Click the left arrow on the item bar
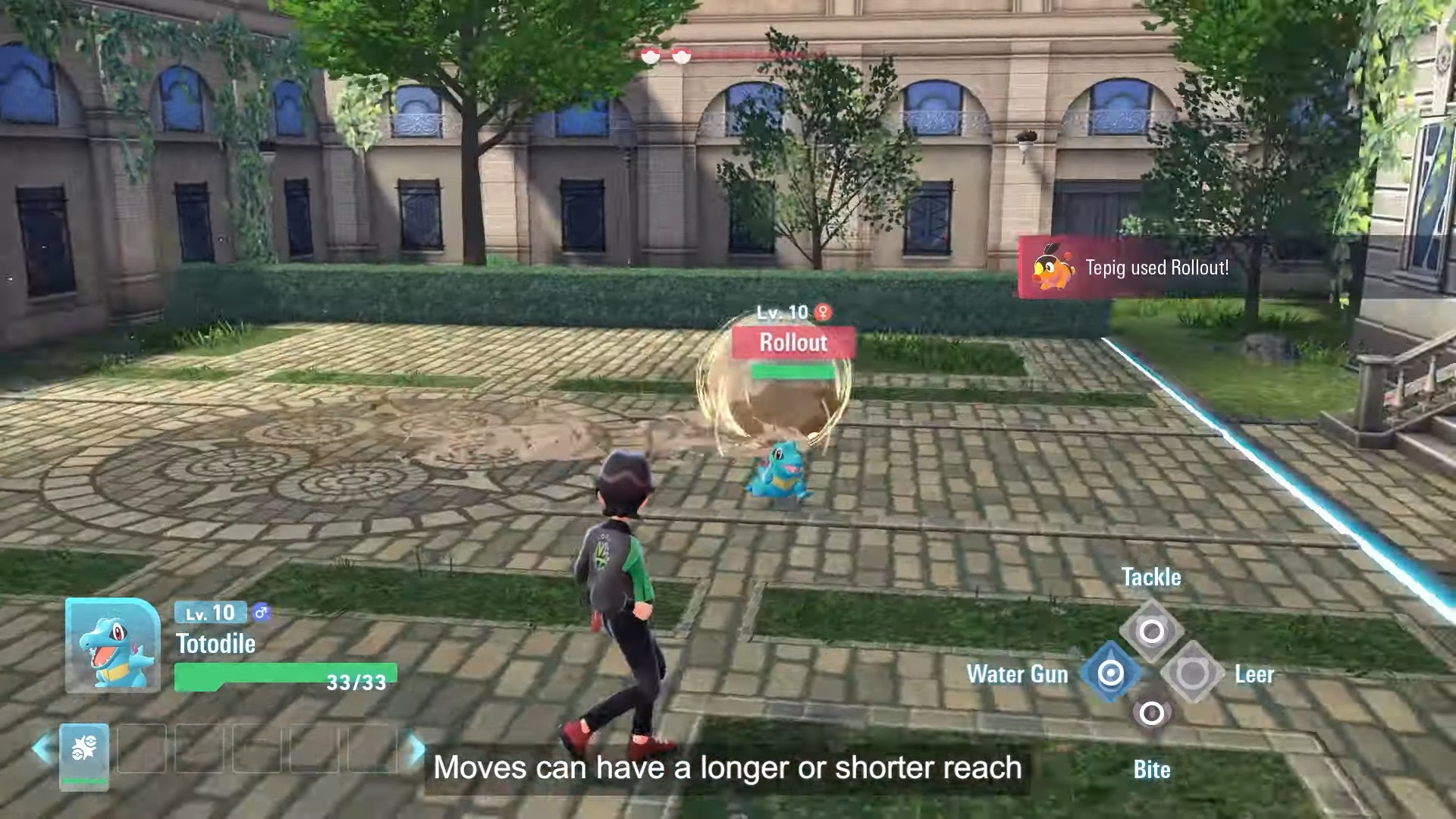 coord(42,746)
